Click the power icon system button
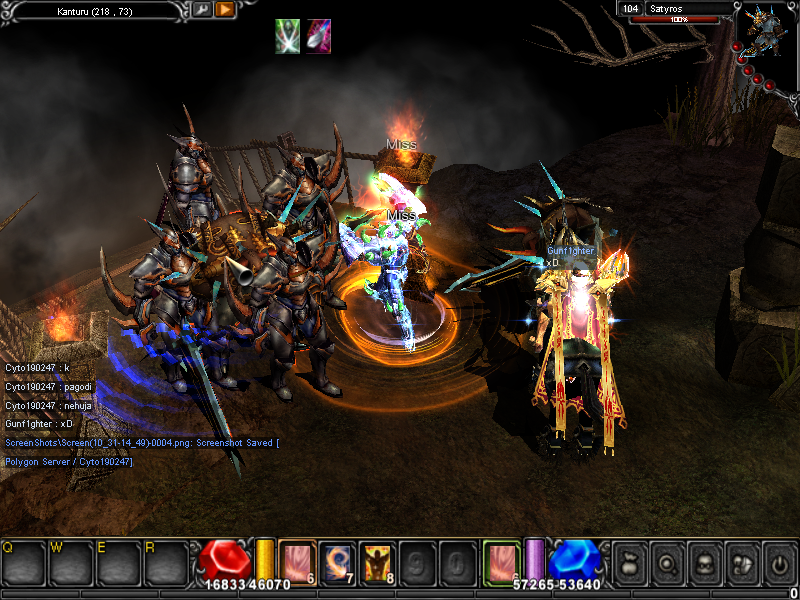Viewport: 800px width, 600px height. coord(778,562)
